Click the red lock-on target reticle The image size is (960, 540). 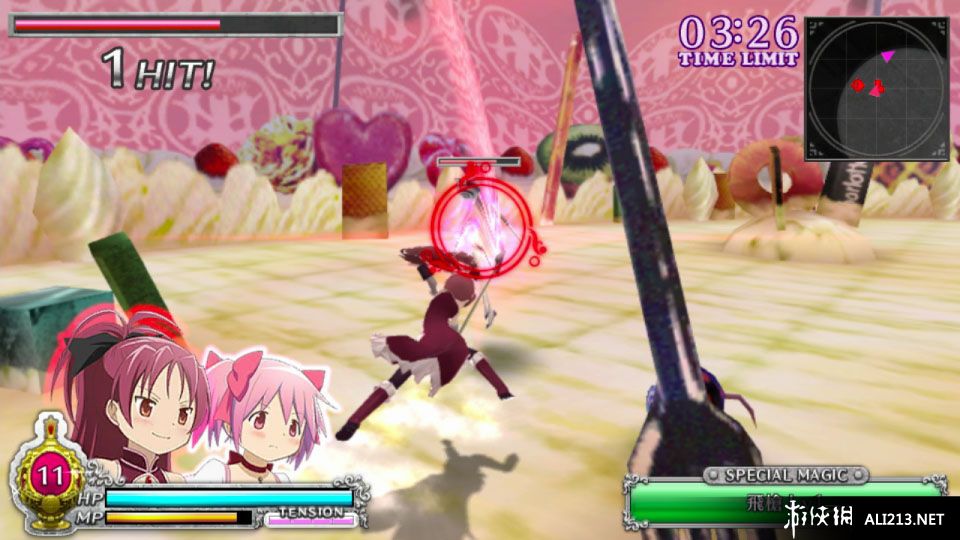pos(481,221)
